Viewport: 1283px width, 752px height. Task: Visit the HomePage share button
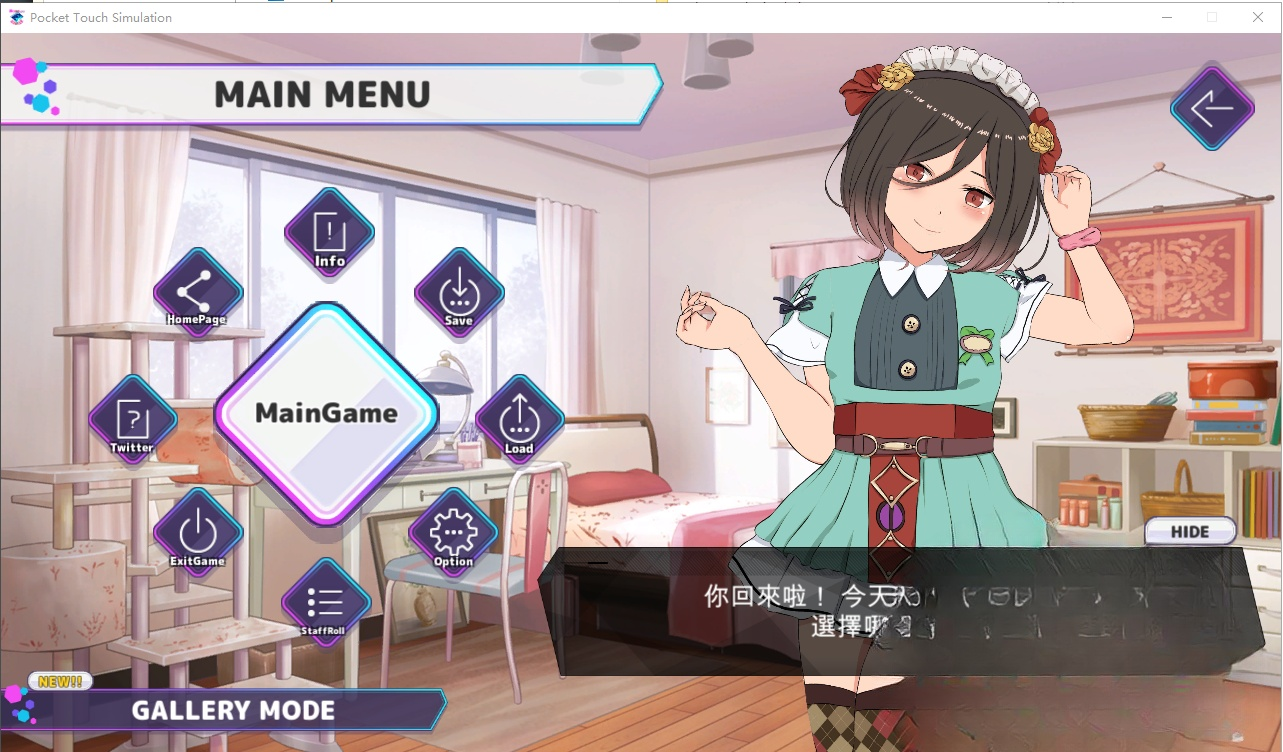(197, 294)
